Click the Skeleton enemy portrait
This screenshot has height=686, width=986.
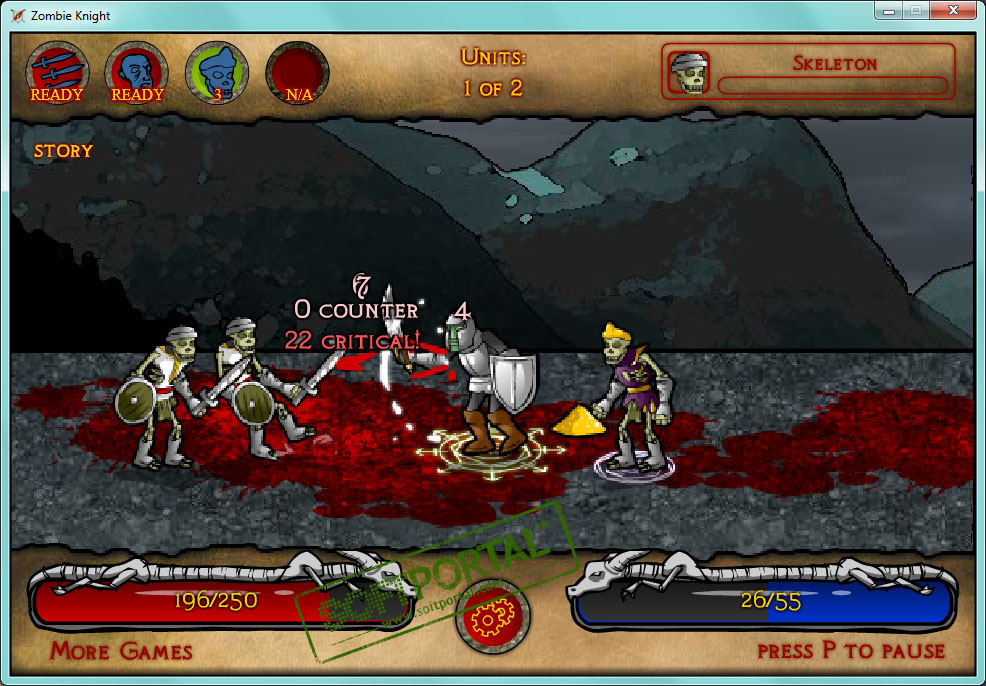pyautogui.click(x=688, y=72)
